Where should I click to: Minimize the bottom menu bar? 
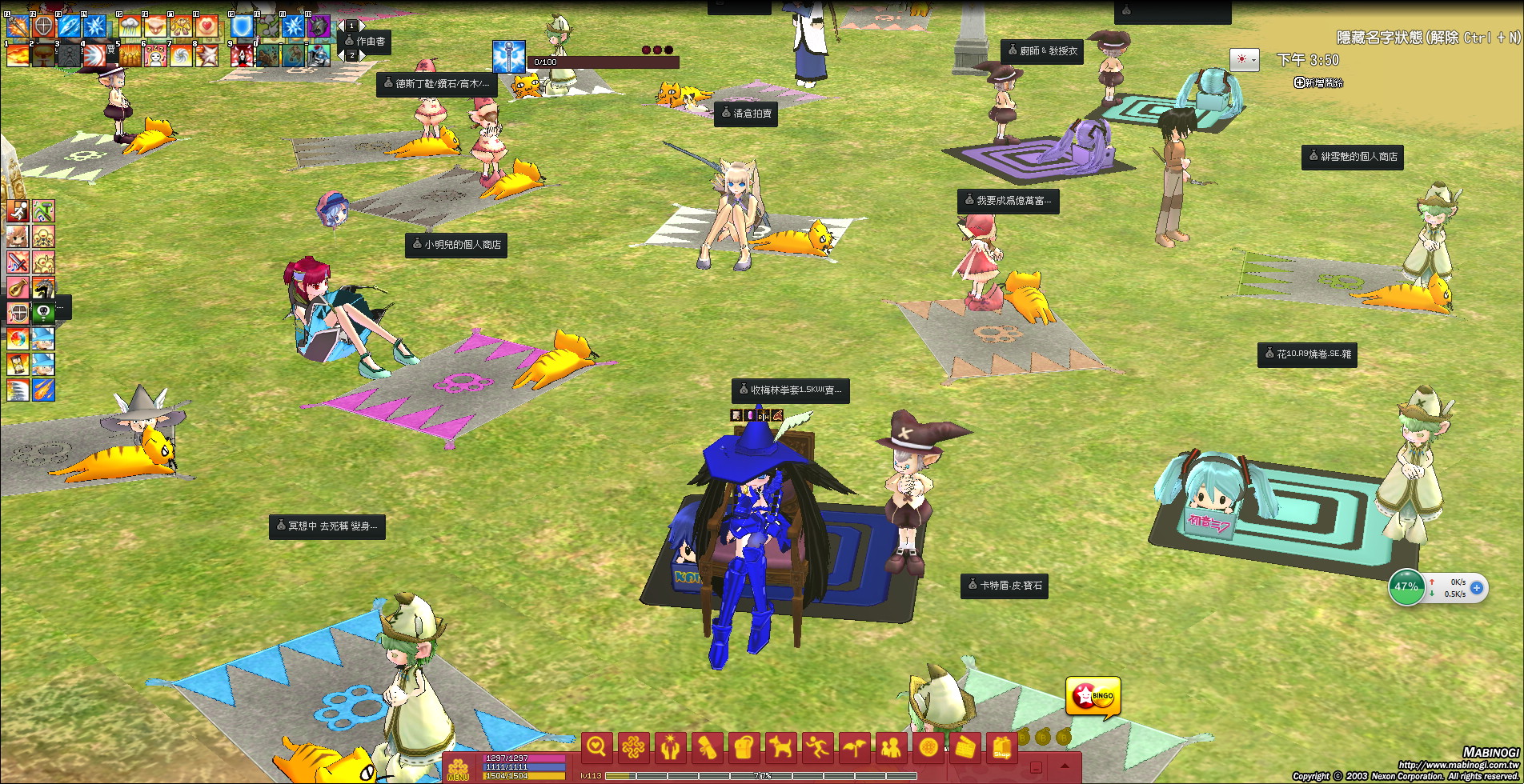click(x=1036, y=767)
